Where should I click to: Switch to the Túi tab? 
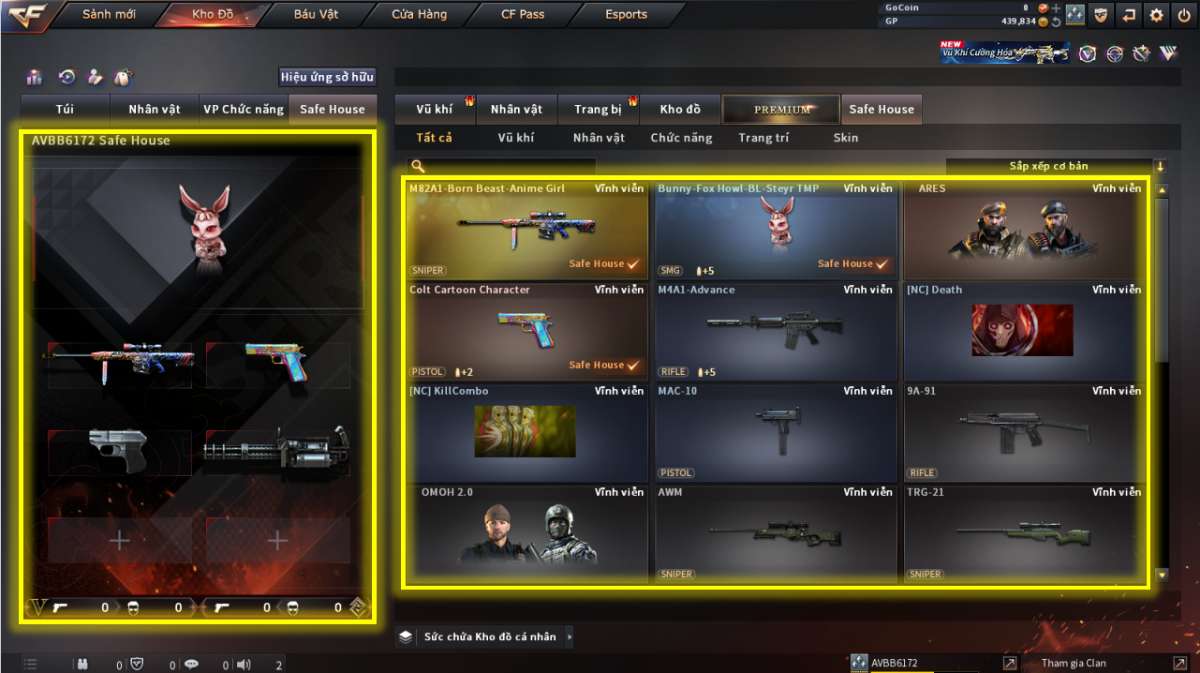65,109
